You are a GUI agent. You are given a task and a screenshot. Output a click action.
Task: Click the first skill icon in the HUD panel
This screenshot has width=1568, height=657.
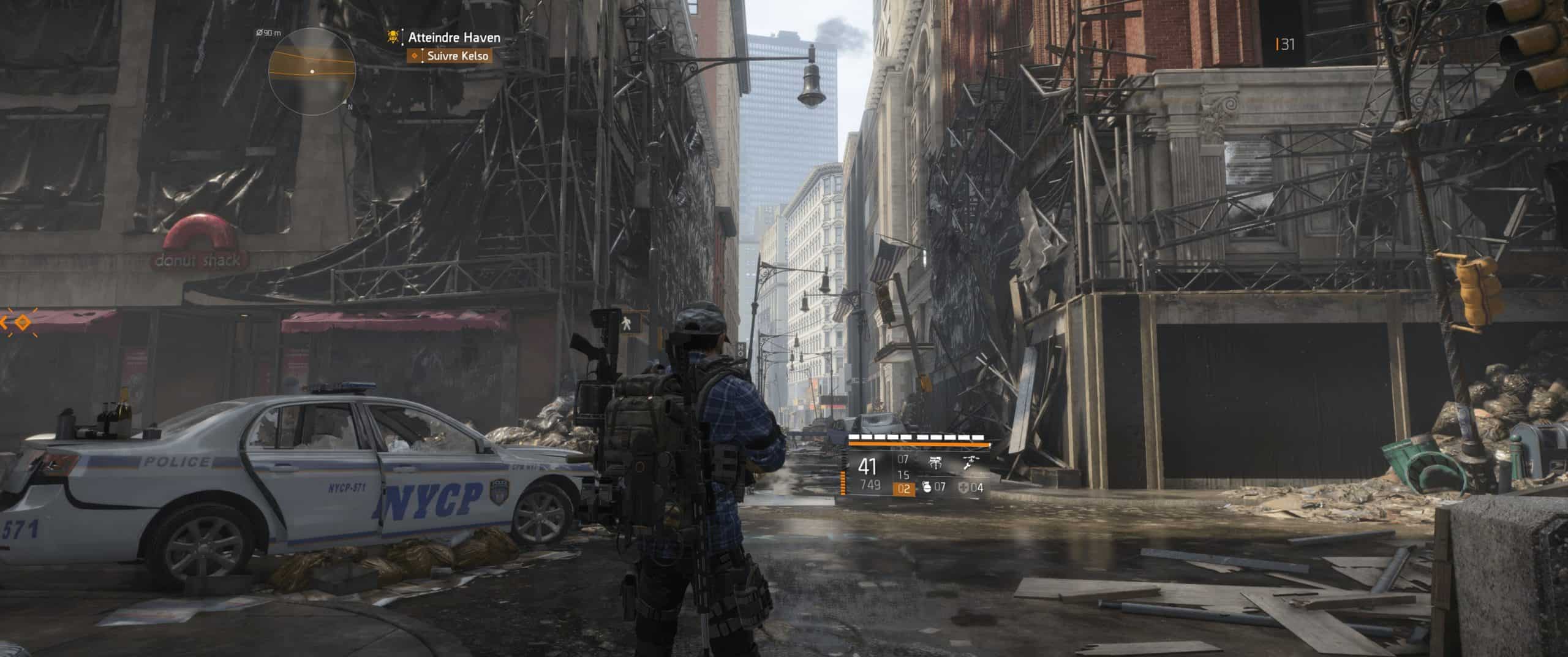coord(935,462)
